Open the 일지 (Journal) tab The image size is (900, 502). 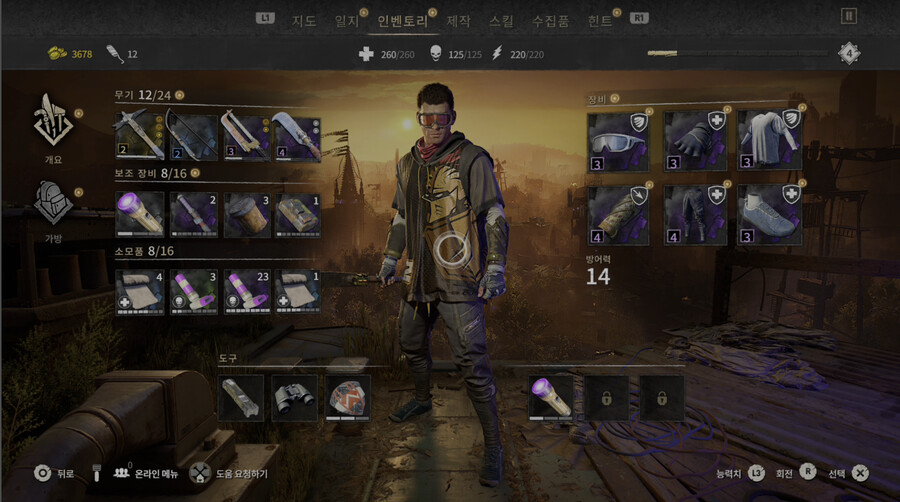pos(347,20)
